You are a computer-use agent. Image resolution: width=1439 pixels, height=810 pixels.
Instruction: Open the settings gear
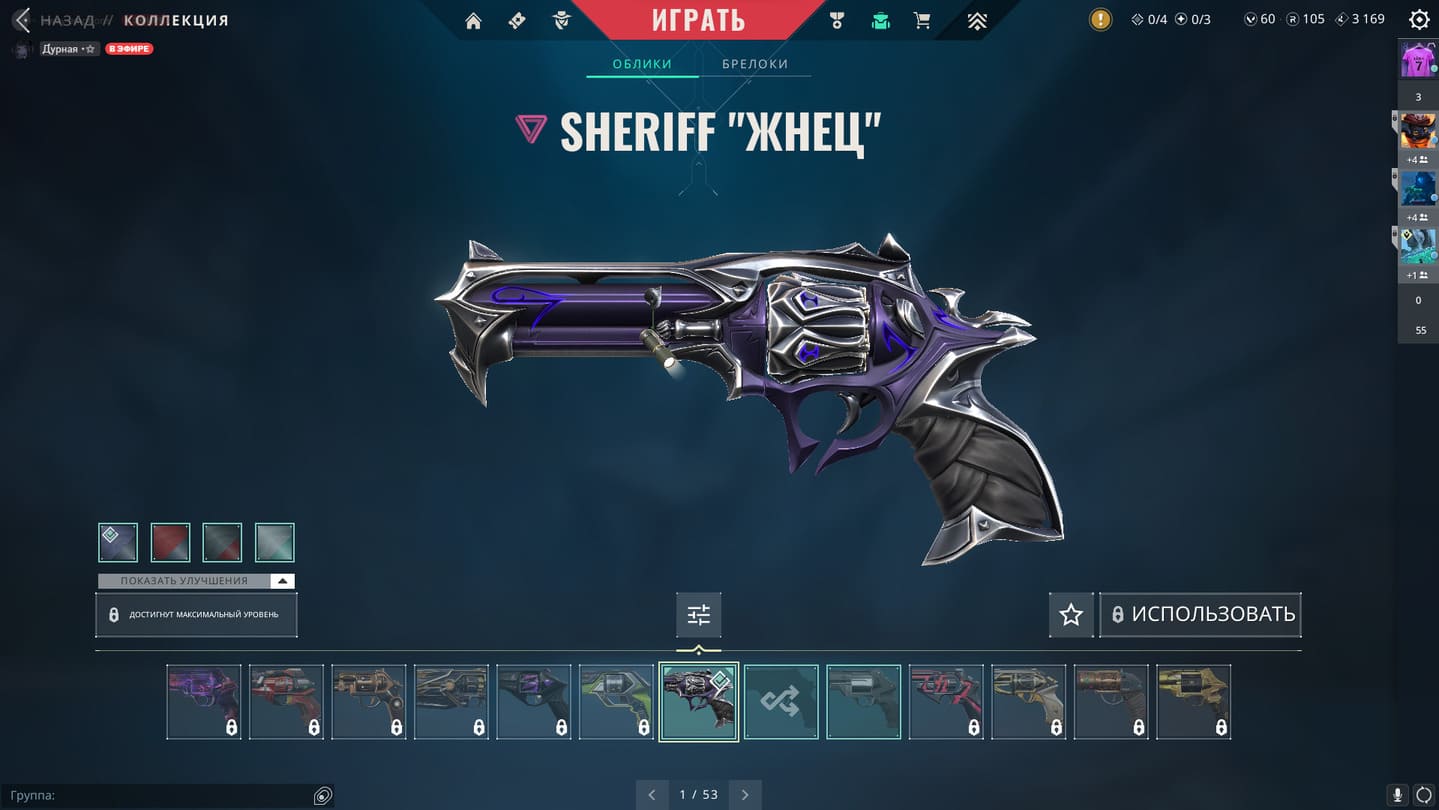1418,19
